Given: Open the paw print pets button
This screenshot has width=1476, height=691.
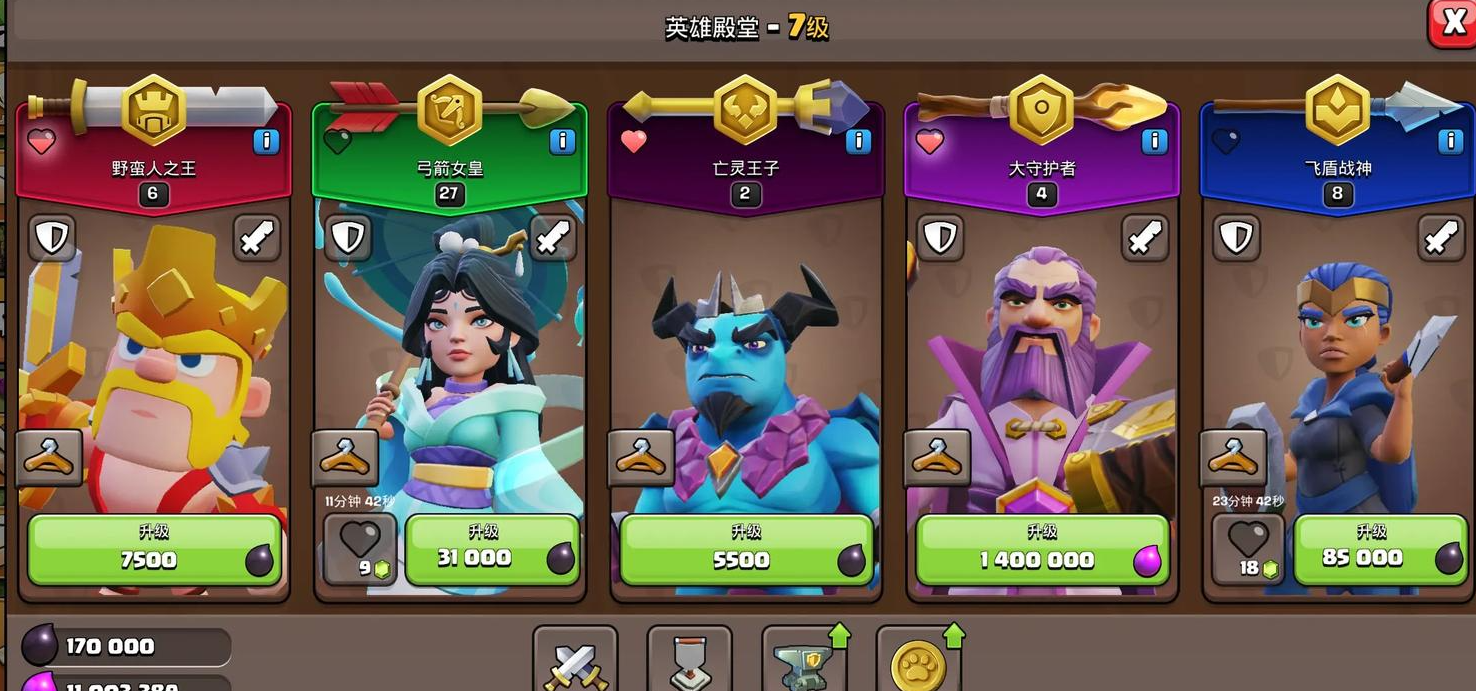Looking at the screenshot, I should pyautogui.click(x=918, y=660).
